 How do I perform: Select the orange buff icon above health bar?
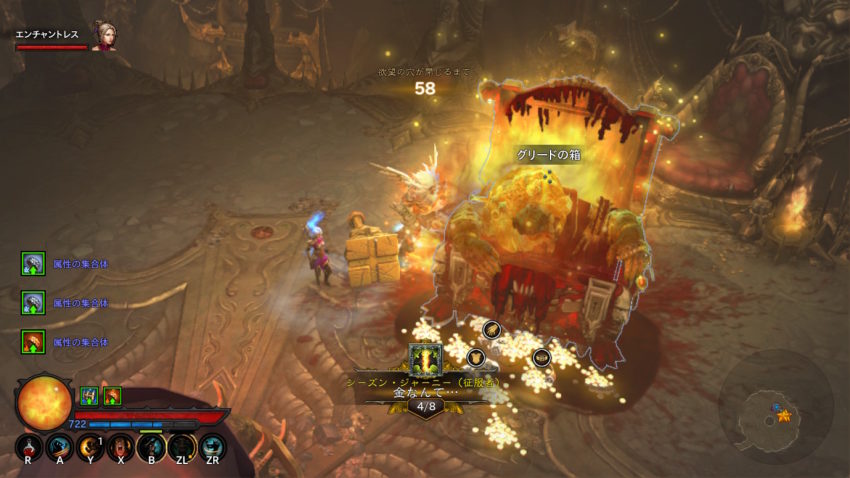[112, 395]
